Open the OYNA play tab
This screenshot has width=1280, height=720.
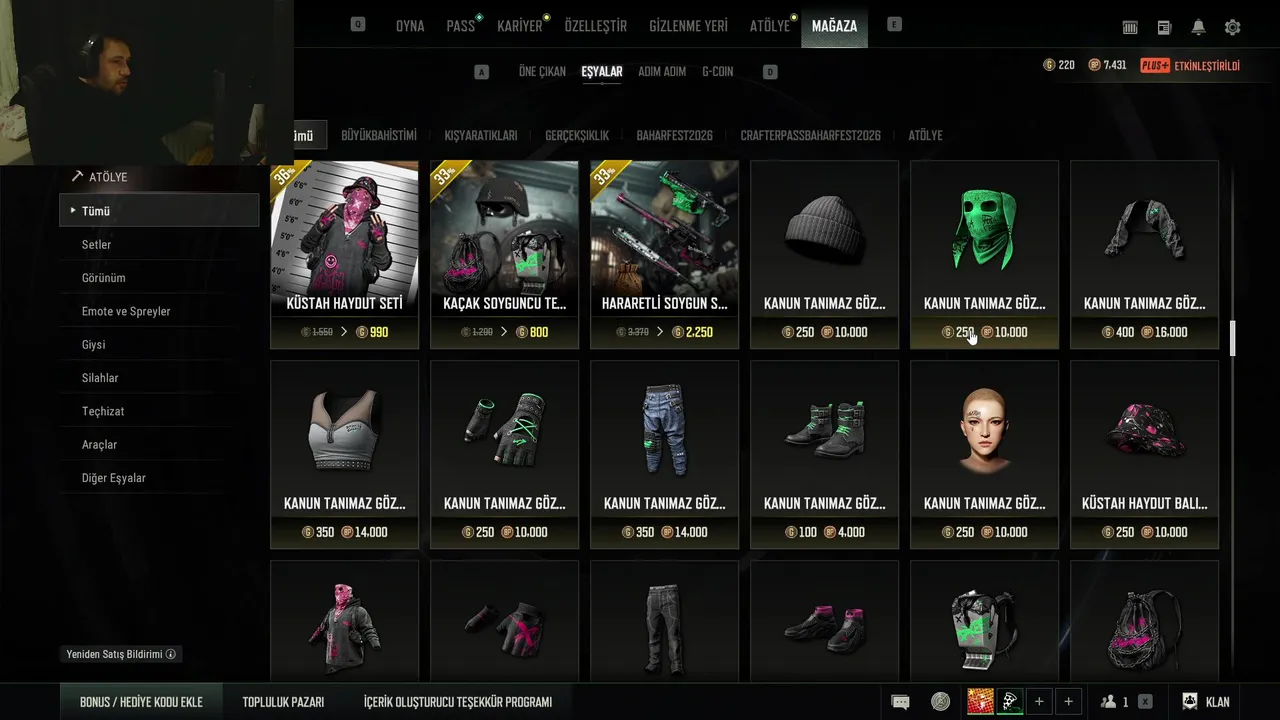pos(410,26)
